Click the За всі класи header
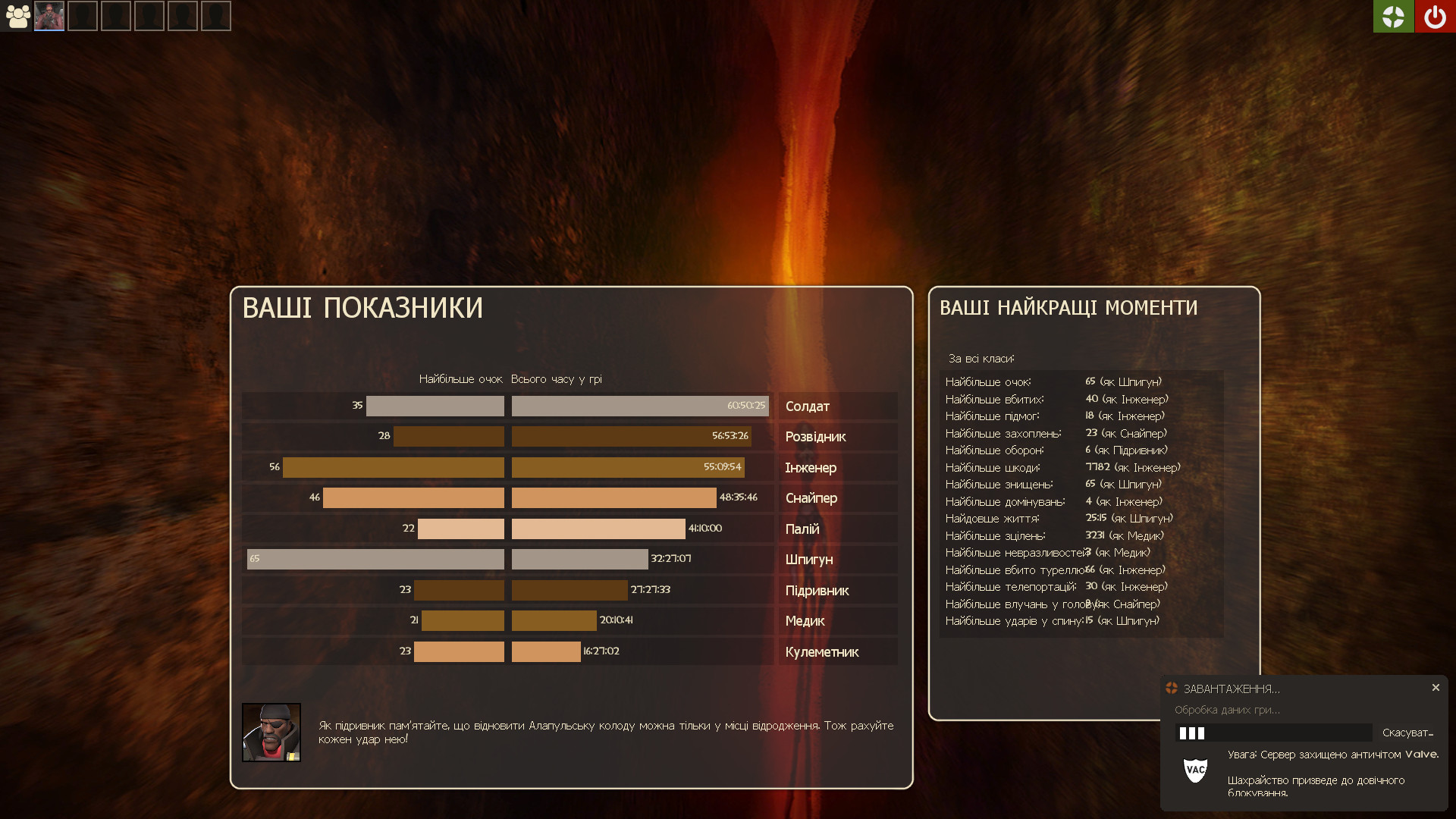The width and height of the screenshot is (1456, 819). (981, 357)
